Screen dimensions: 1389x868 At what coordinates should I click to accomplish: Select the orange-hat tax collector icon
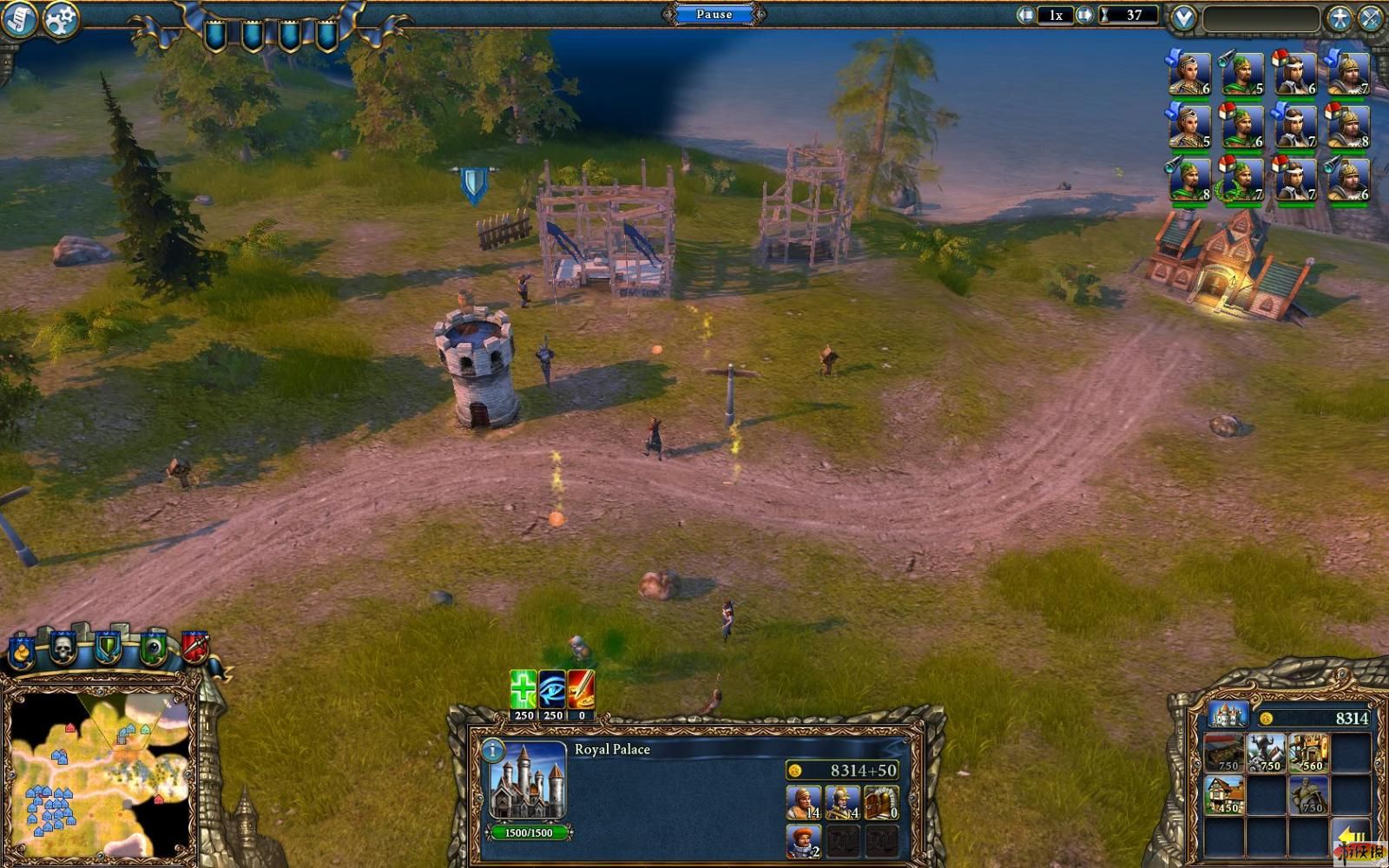[803, 840]
